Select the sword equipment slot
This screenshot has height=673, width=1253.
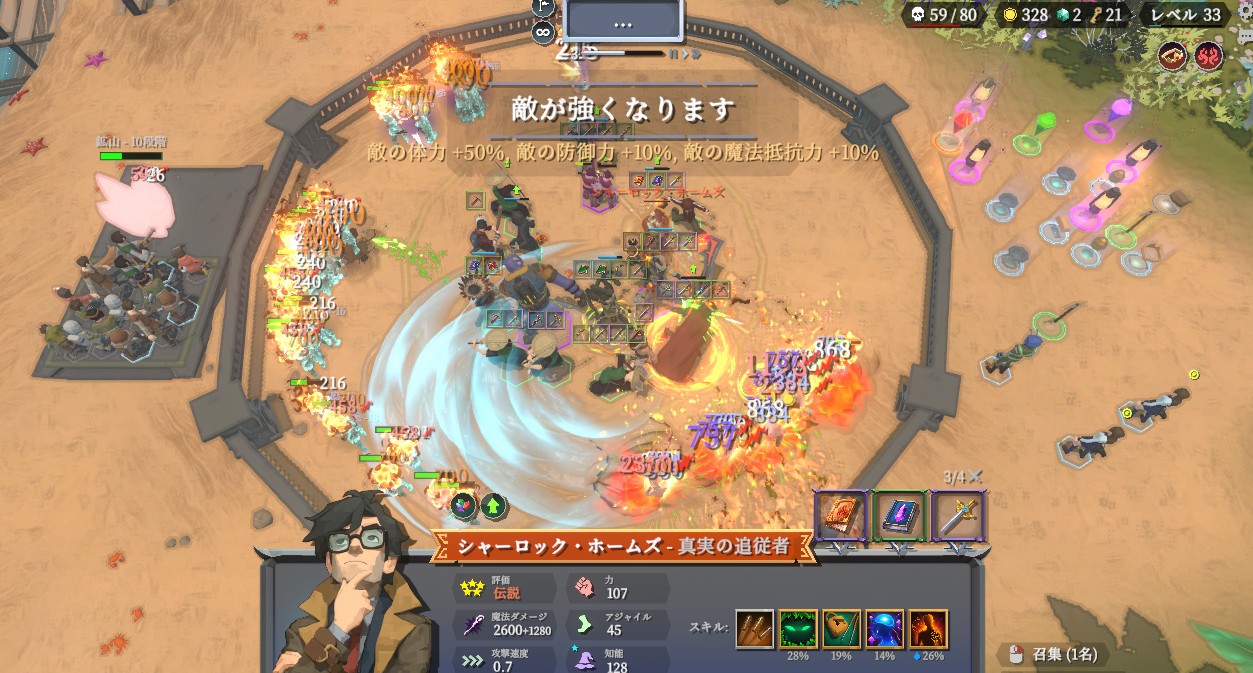958,516
